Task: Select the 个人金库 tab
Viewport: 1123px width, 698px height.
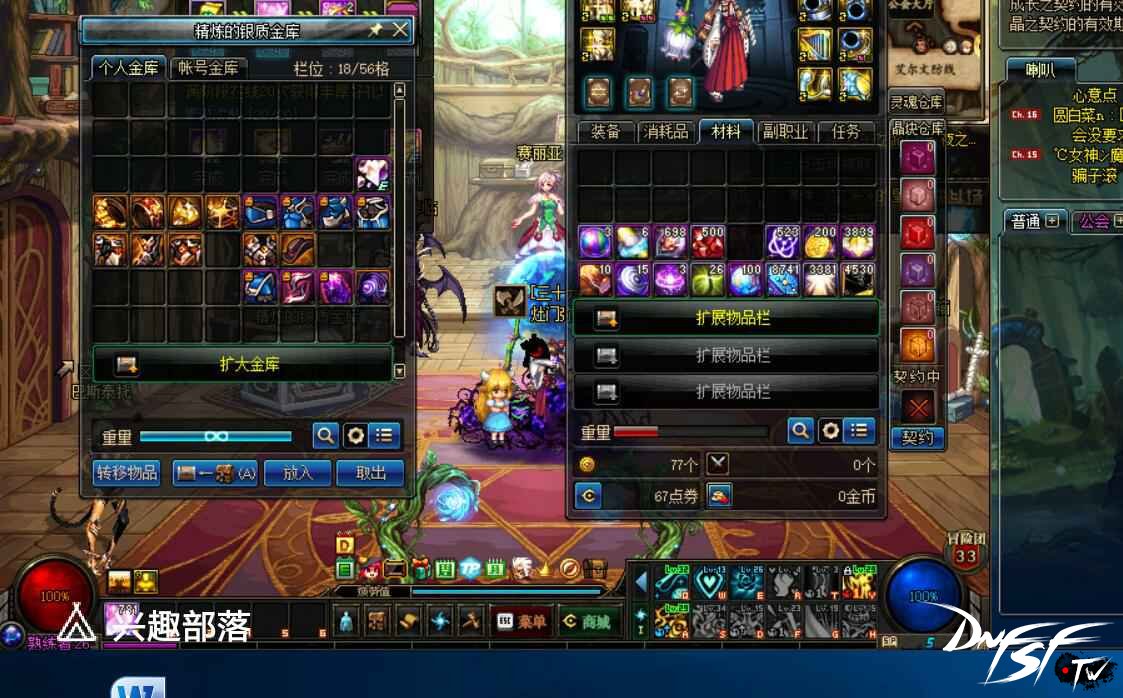Action: (x=129, y=68)
